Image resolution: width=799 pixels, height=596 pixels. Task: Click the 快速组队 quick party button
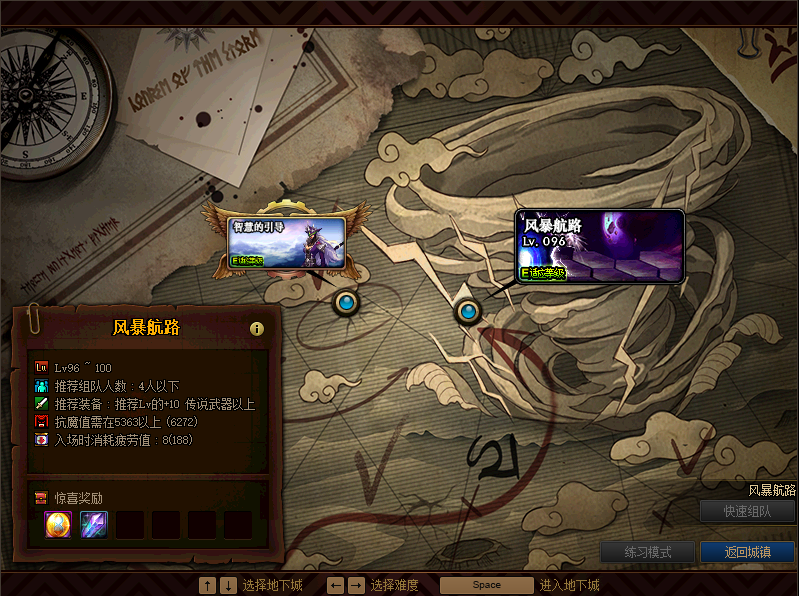(747, 511)
